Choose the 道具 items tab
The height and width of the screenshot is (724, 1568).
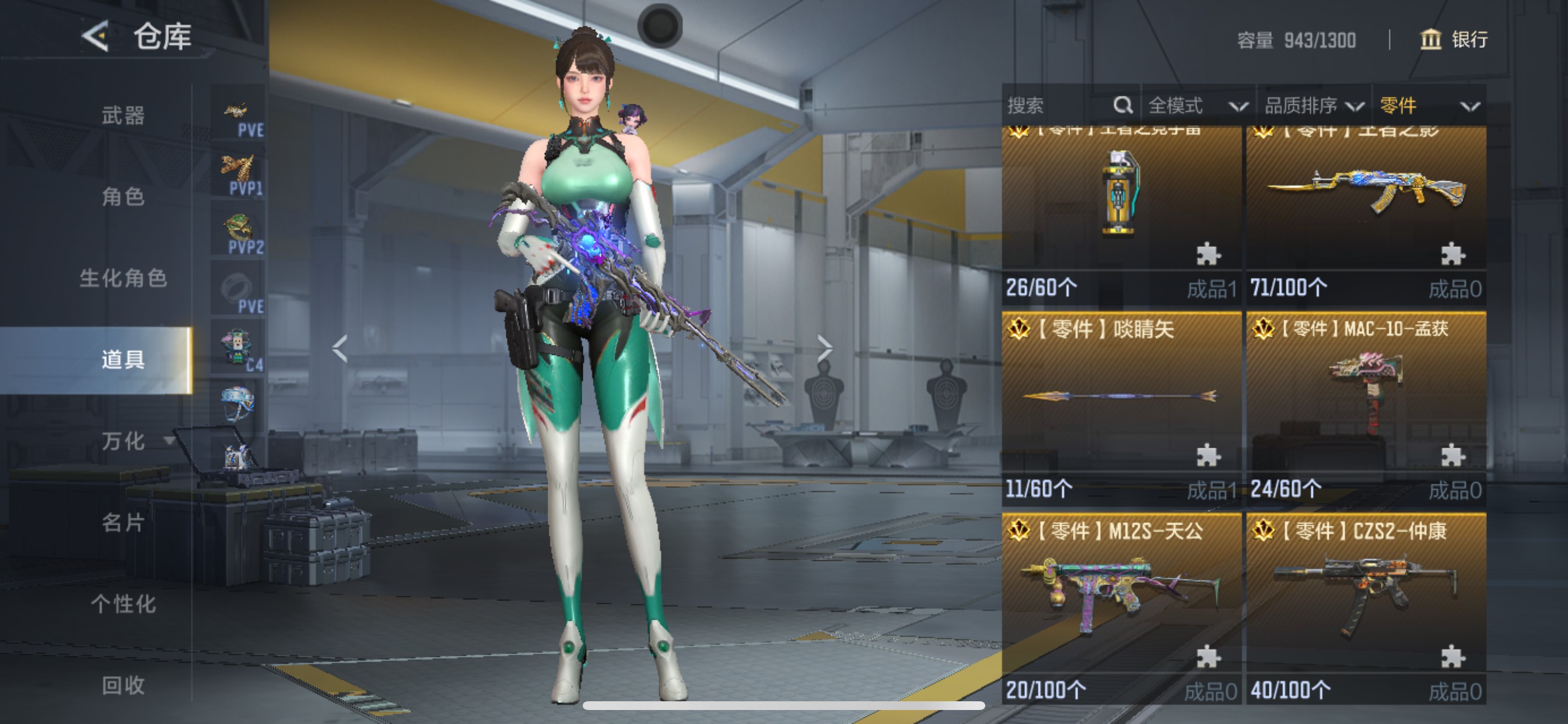(123, 360)
